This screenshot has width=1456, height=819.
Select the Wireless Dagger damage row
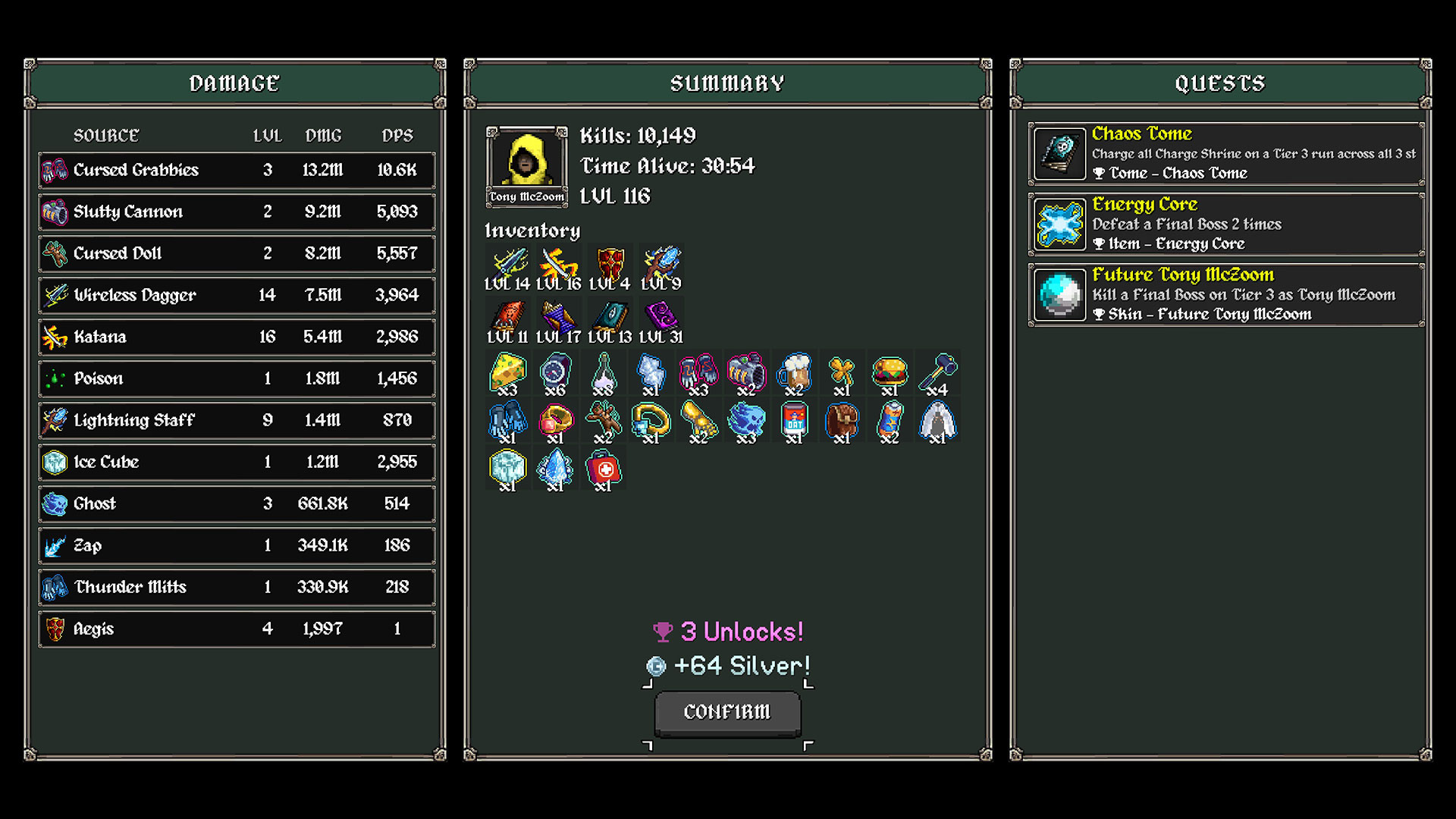click(x=237, y=295)
